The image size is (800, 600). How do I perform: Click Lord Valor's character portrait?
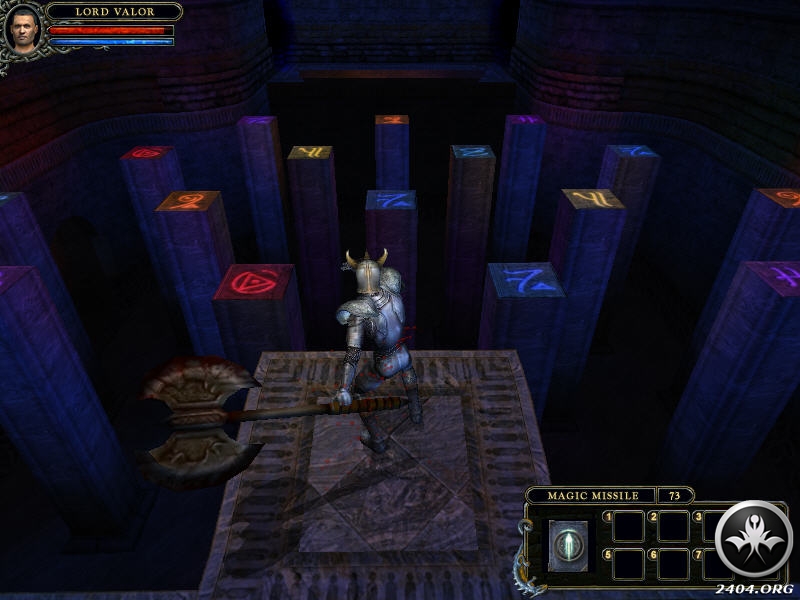[x=24, y=27]
